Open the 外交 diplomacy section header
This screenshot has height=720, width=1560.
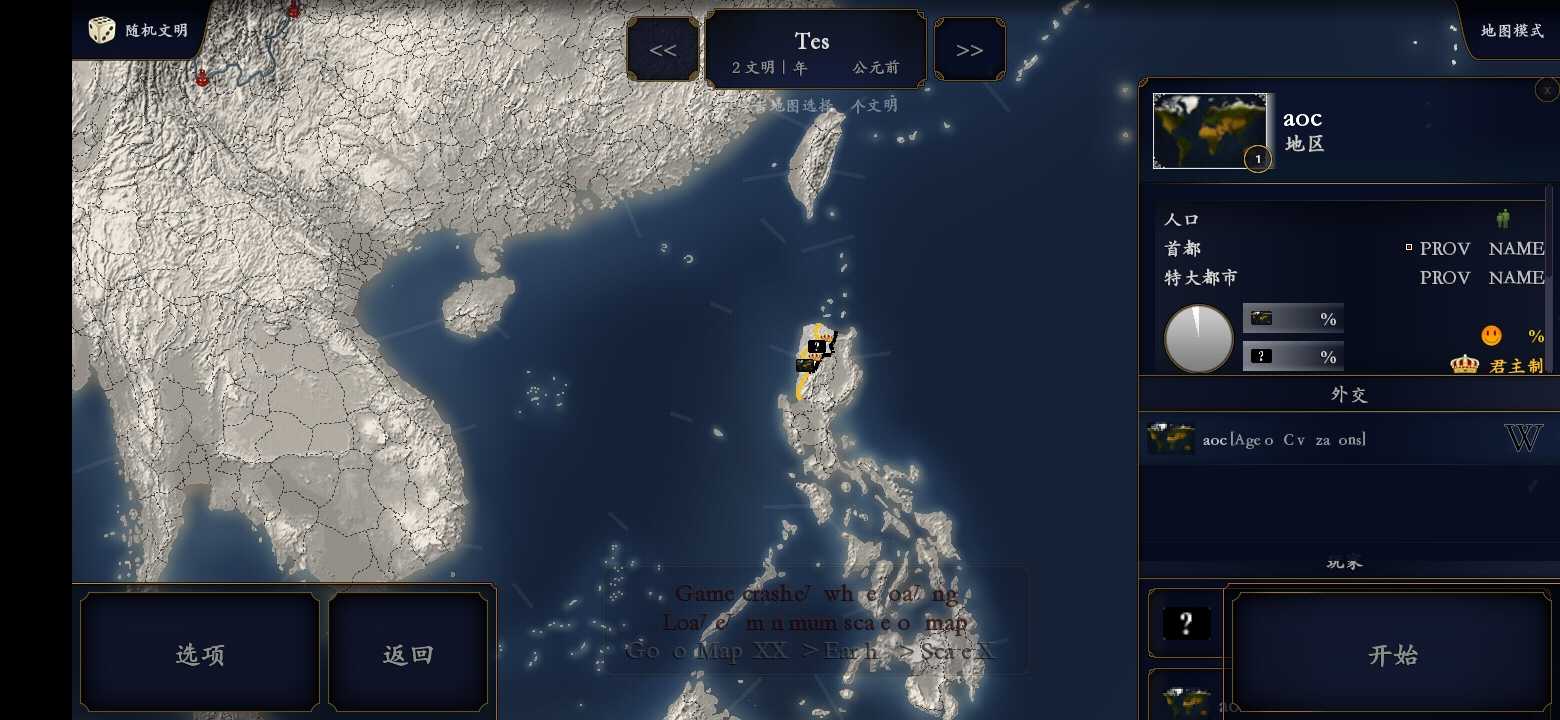(x=1348, y=394)
